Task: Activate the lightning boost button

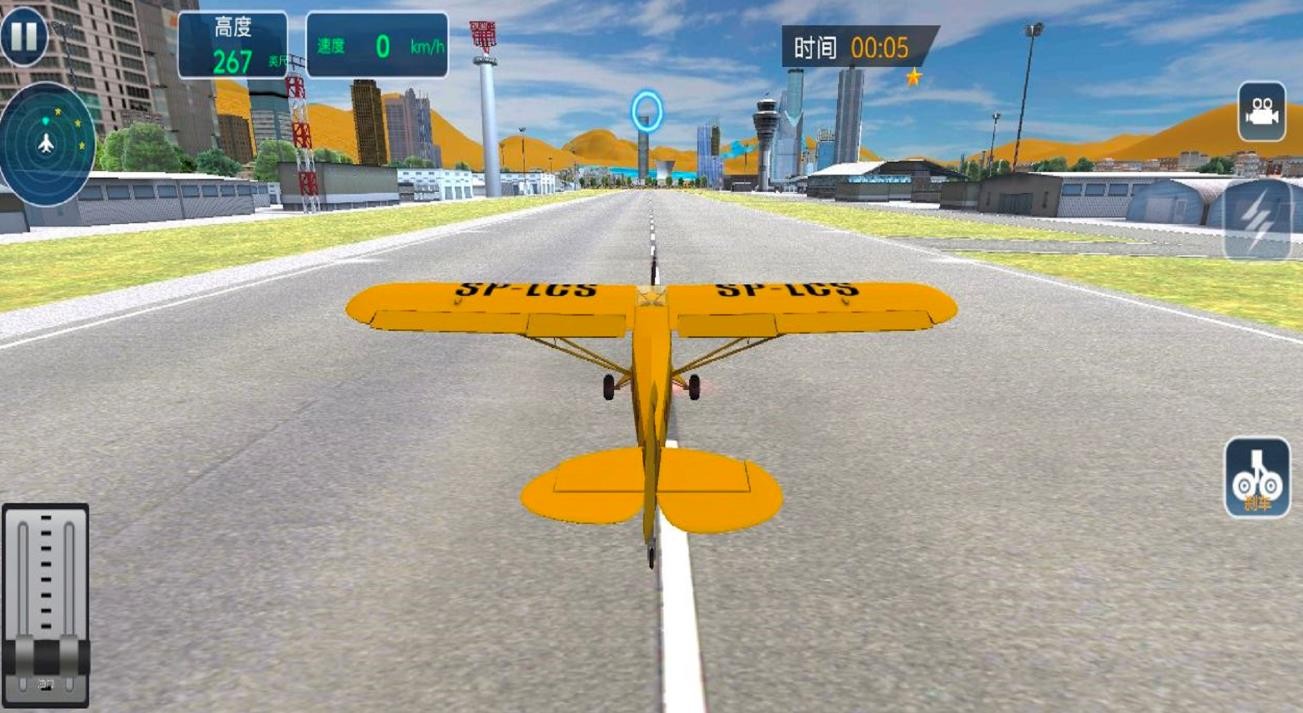Action: pyautogui.click(x=1258, y=221)
